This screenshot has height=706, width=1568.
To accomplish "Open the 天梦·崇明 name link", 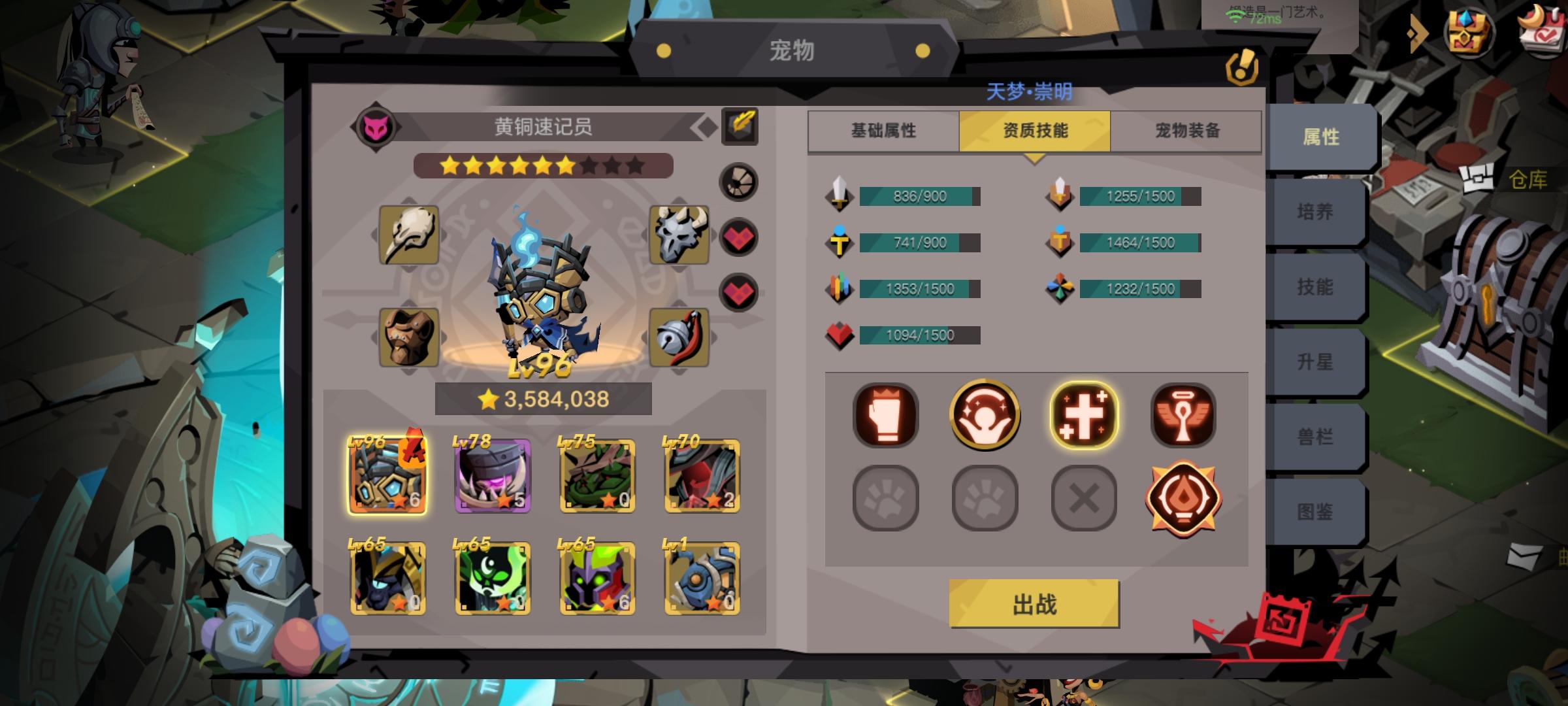I will pos(1029,93).
